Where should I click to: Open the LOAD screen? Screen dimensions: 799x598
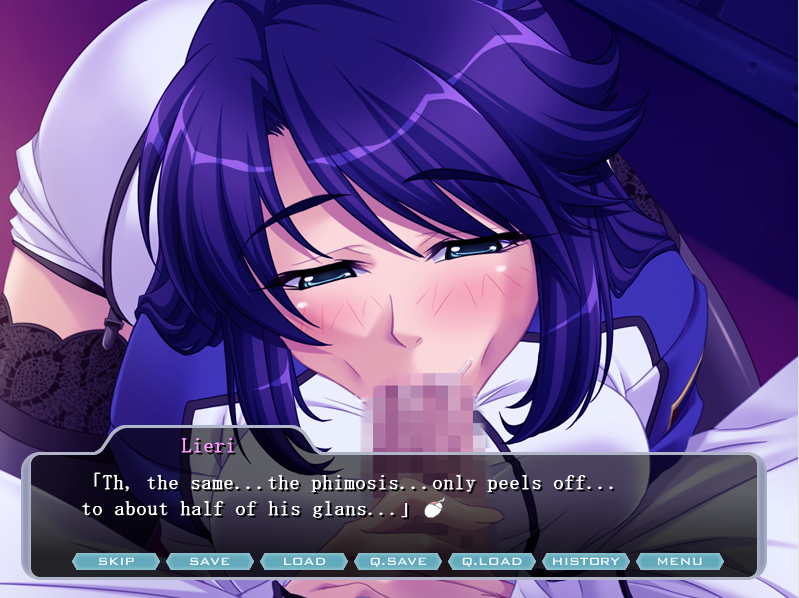(x=304, y=561)
